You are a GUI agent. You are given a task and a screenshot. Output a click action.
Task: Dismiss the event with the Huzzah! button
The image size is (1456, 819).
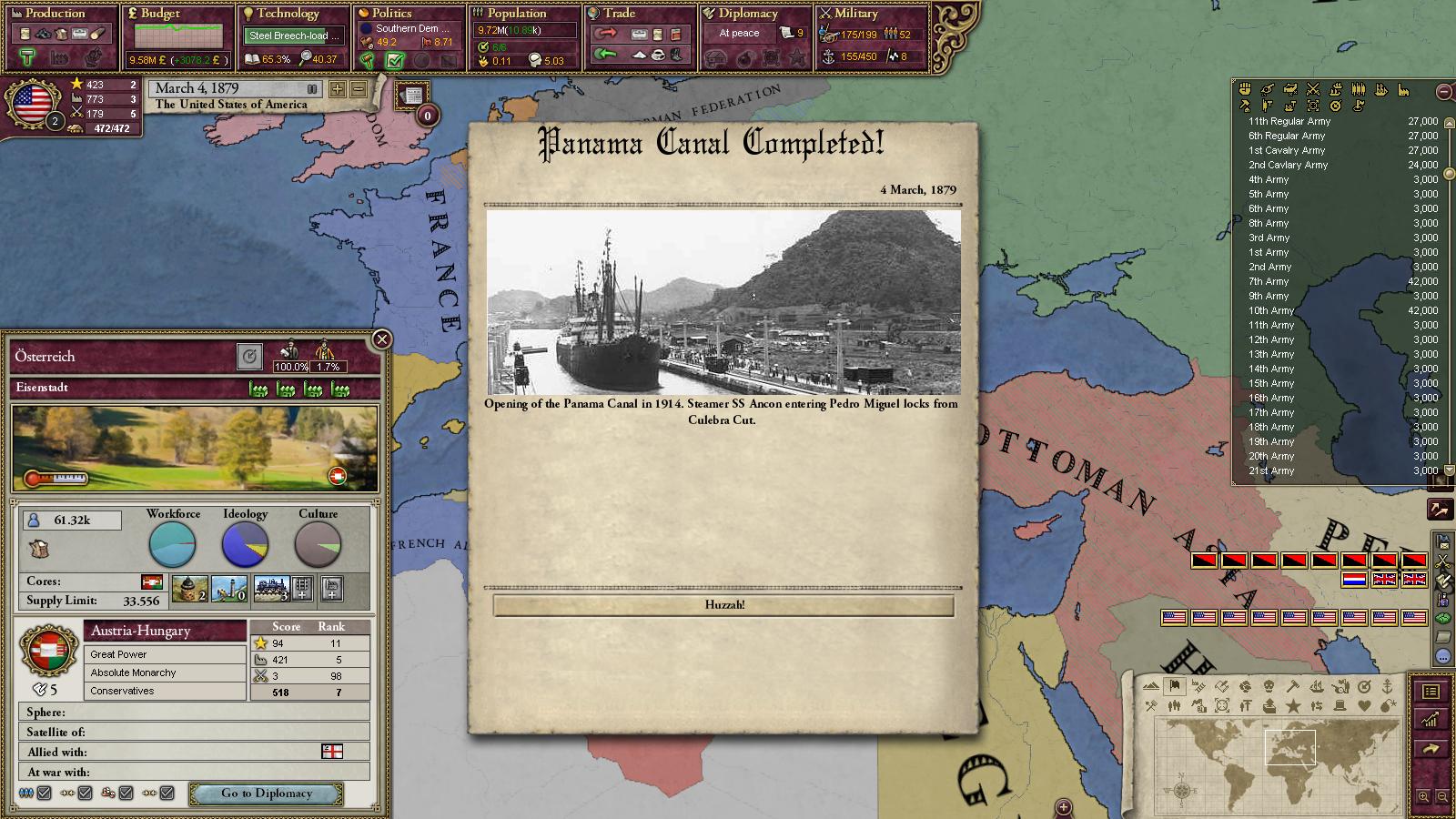pyautogui.click(x=723, y=605)
